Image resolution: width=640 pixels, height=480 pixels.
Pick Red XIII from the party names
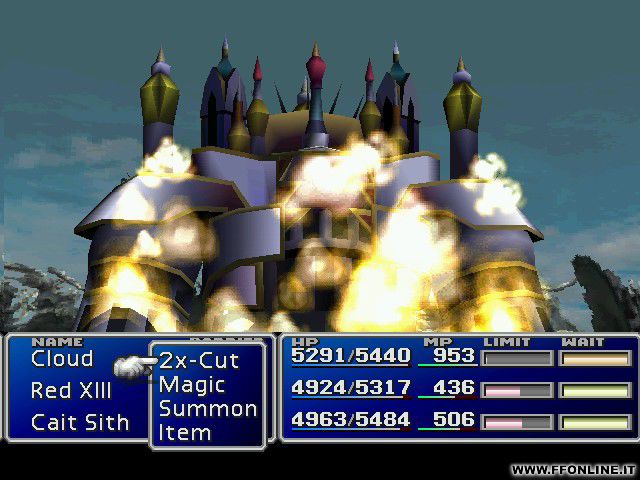(71, 390)
